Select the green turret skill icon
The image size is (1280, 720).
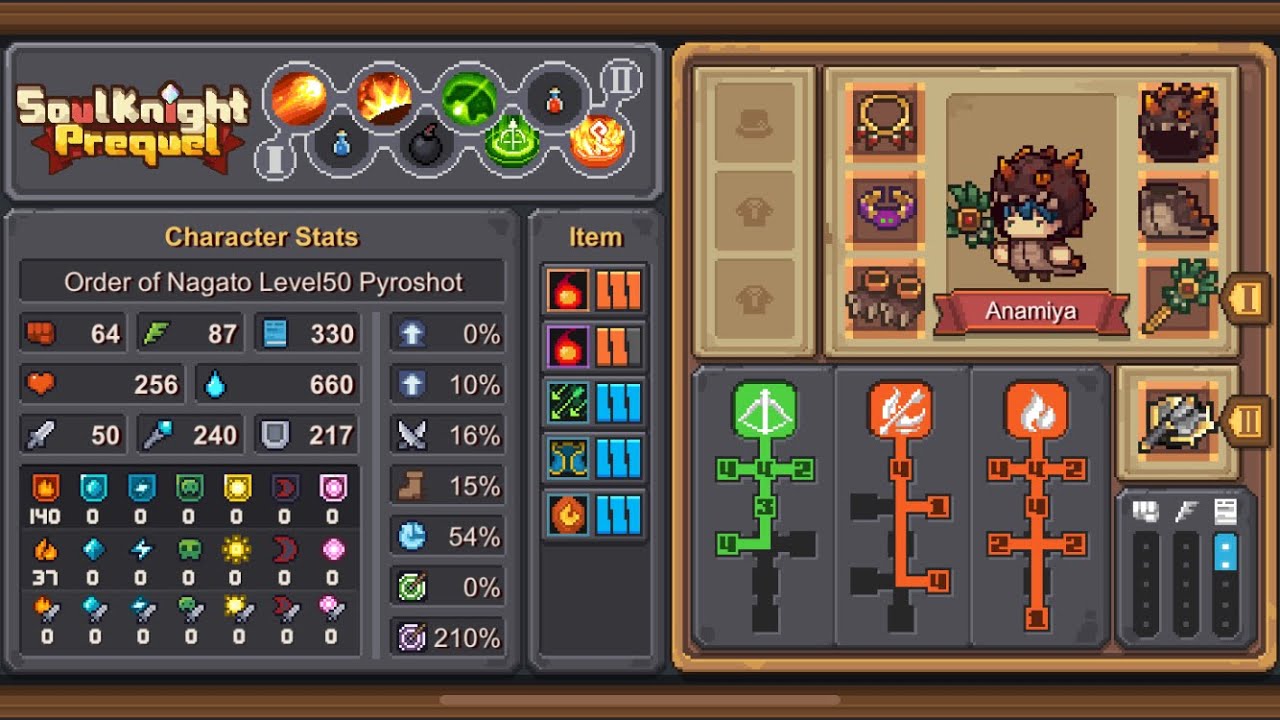click(512, 144)
